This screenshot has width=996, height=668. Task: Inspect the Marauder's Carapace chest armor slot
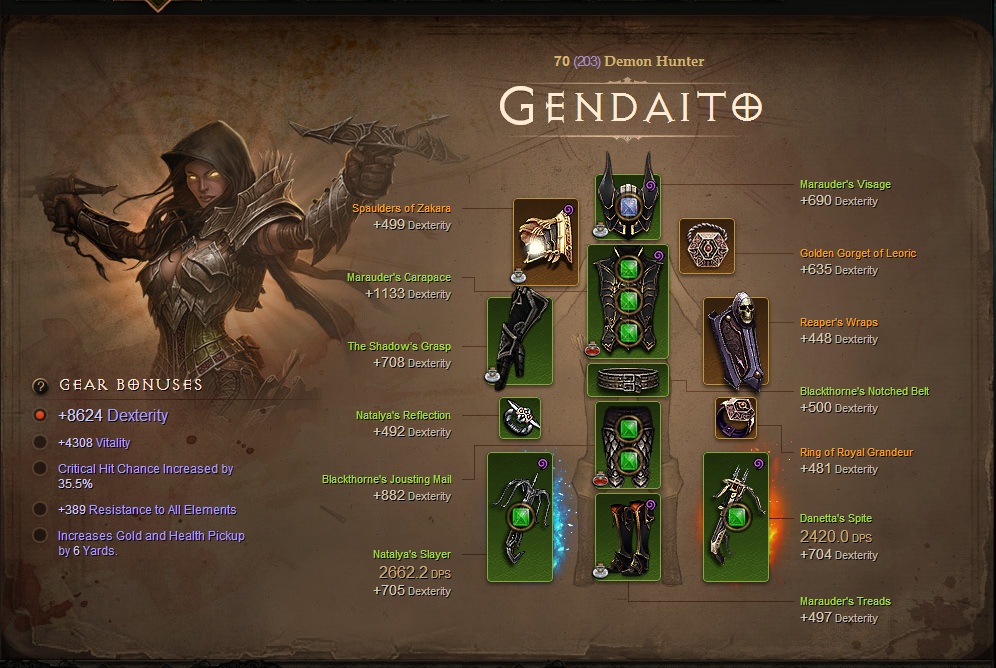click(627, 301)
